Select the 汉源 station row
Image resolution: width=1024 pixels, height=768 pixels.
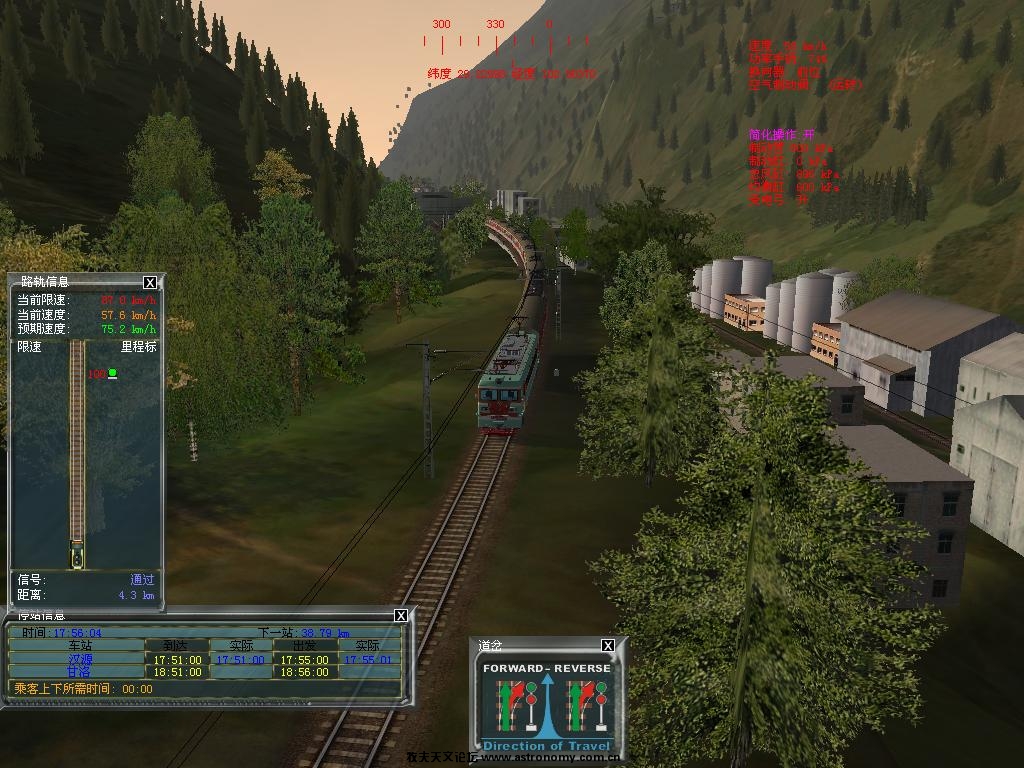[x=78, y=660]
